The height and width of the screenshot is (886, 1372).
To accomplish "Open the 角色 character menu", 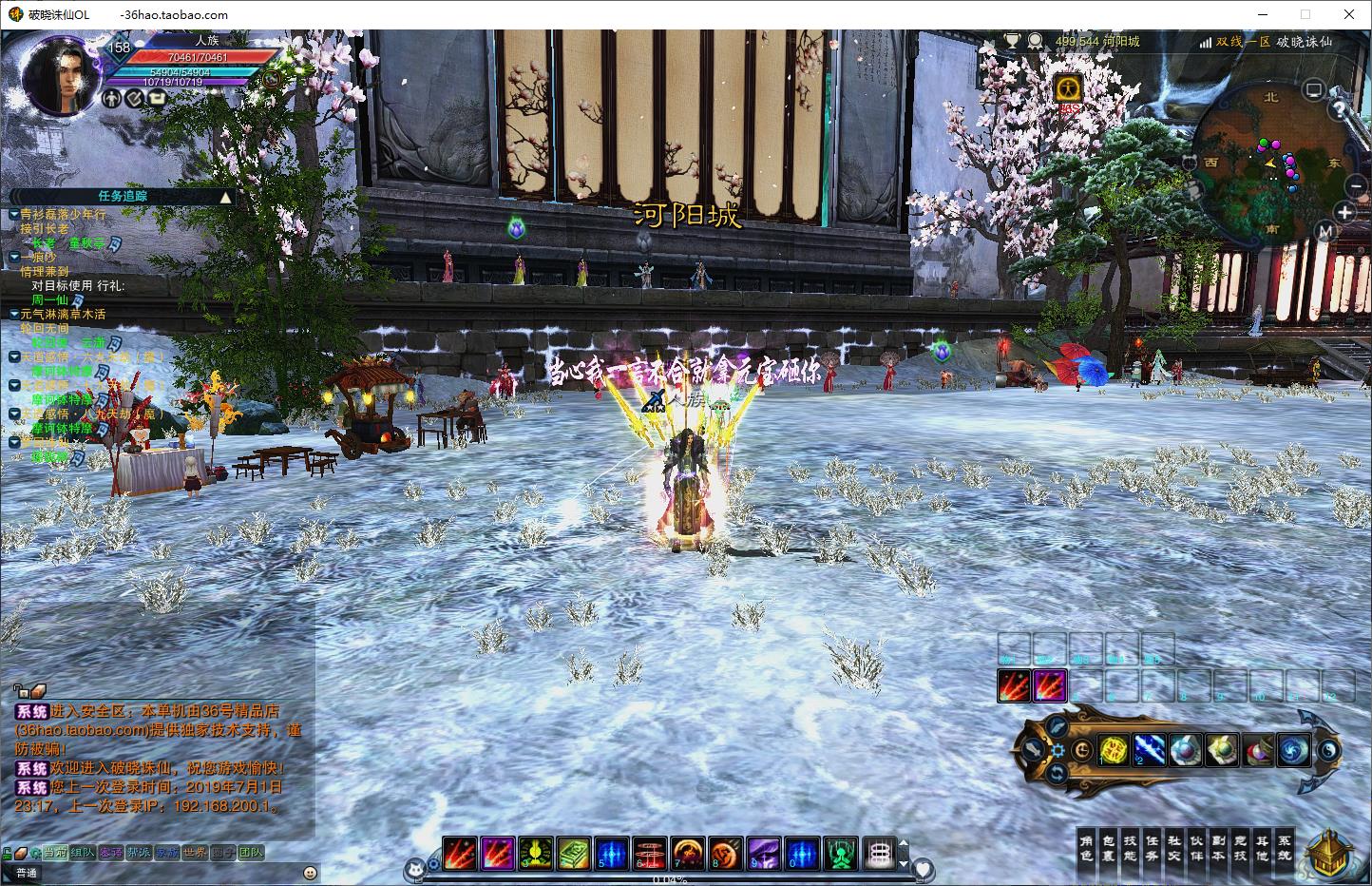I will [1087, 848].
